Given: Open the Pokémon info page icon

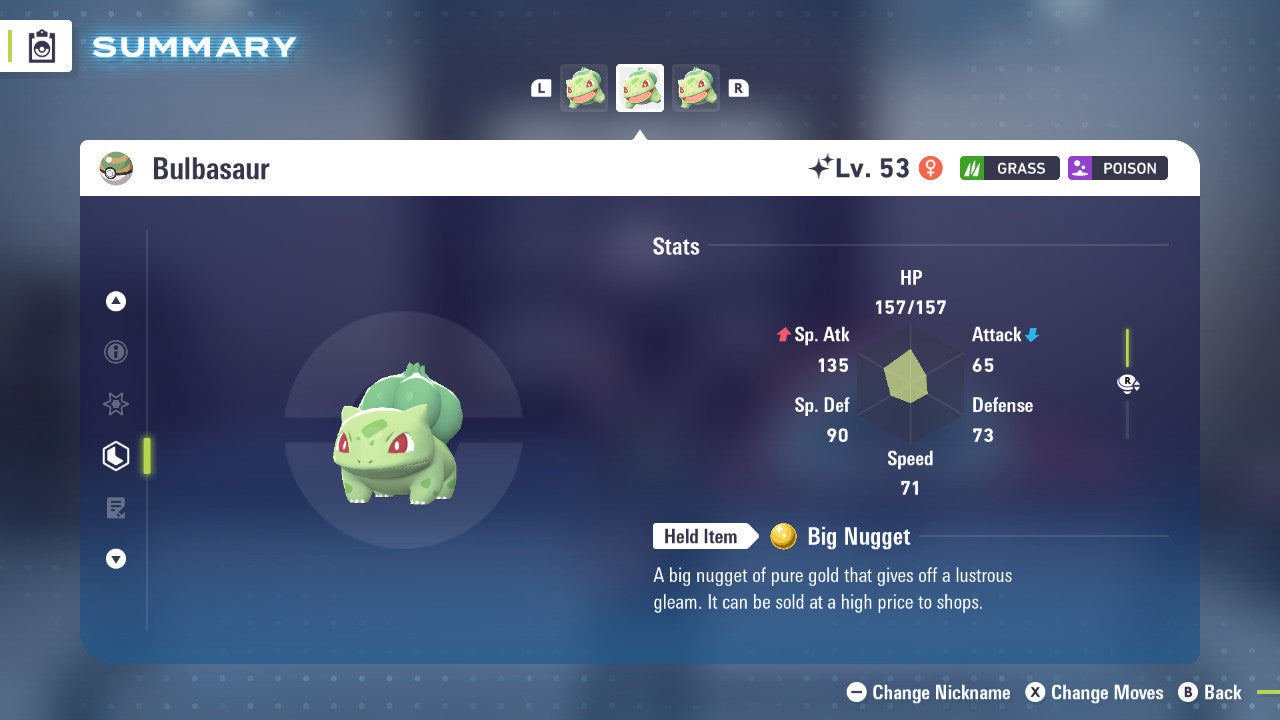Looking at the screenshot, I should coord(116,352).
